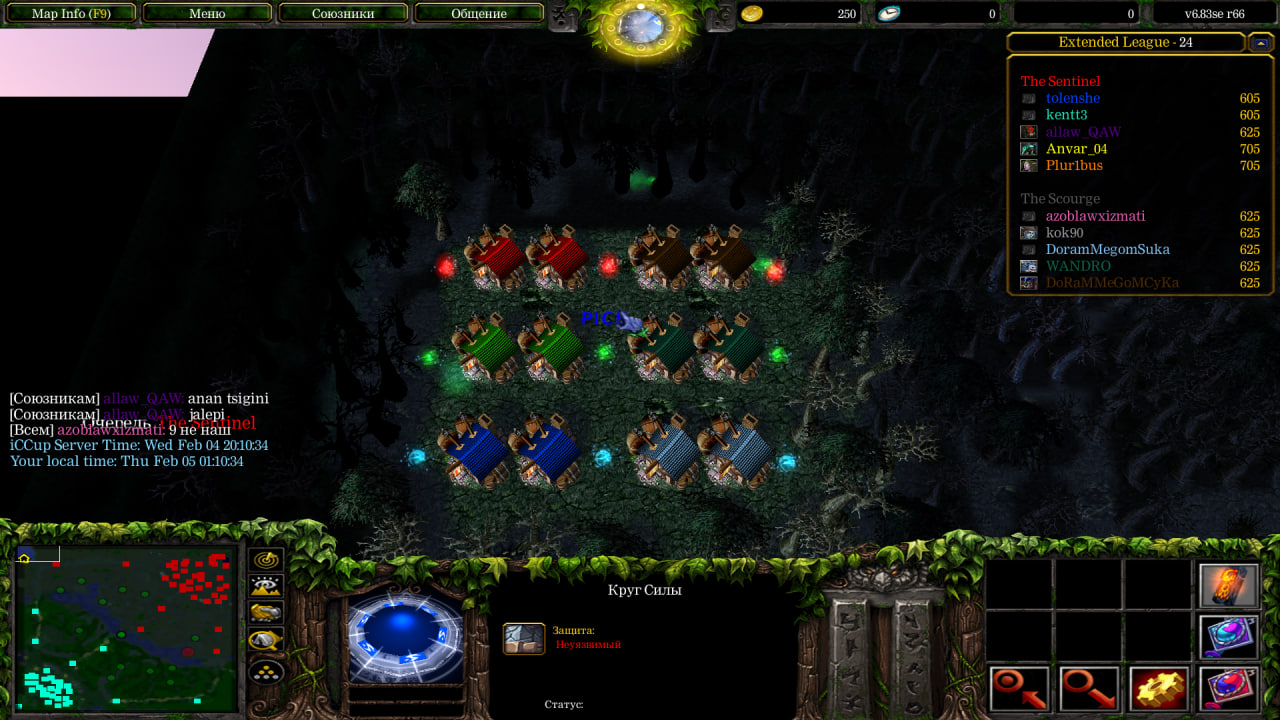The height and width of the screenshot is (720, 1280).
Task: Collapse the Extended League scoreboard
Action: point(1260,43)
